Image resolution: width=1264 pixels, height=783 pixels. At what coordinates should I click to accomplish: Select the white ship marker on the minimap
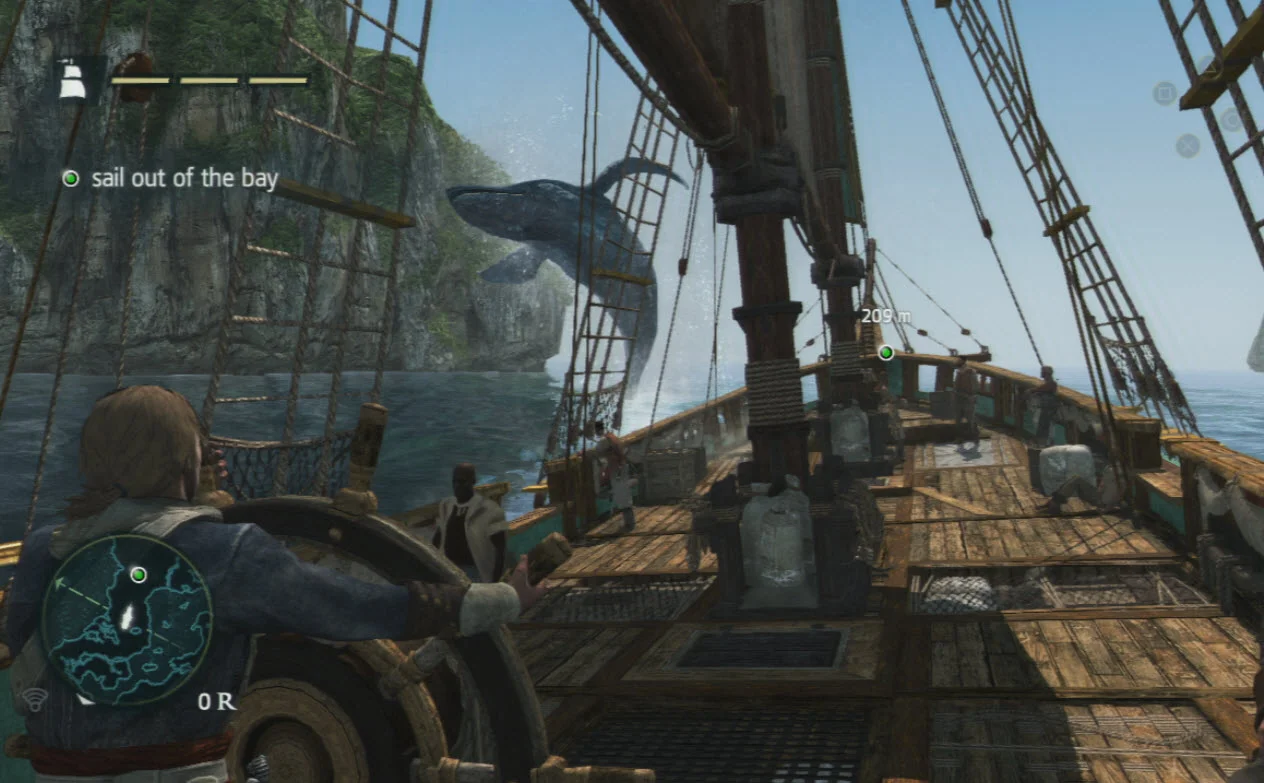(127, 617)
